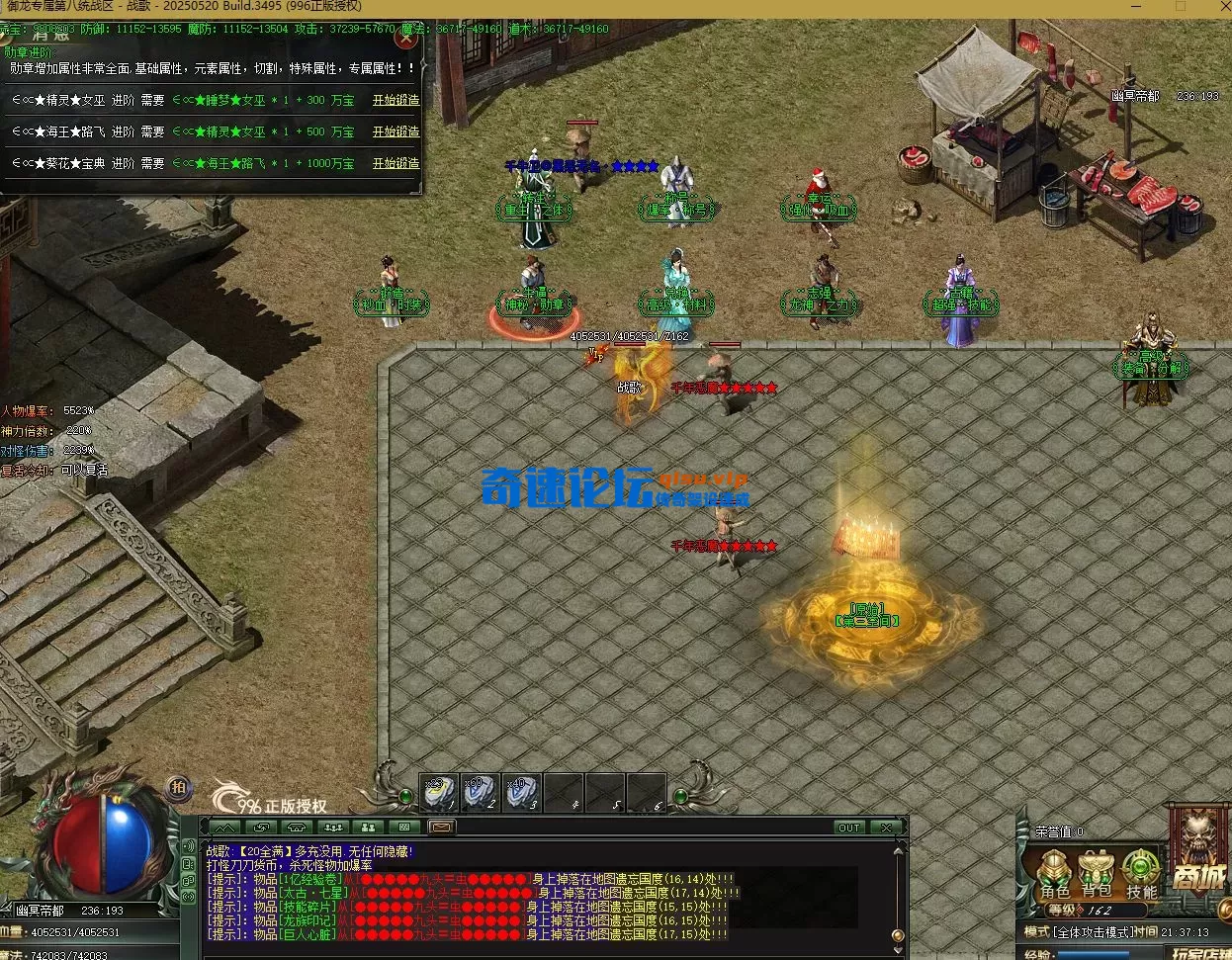Click the chat scrollbar down arrow
This screenshot has width=1232, height=960.
(898, 934)
